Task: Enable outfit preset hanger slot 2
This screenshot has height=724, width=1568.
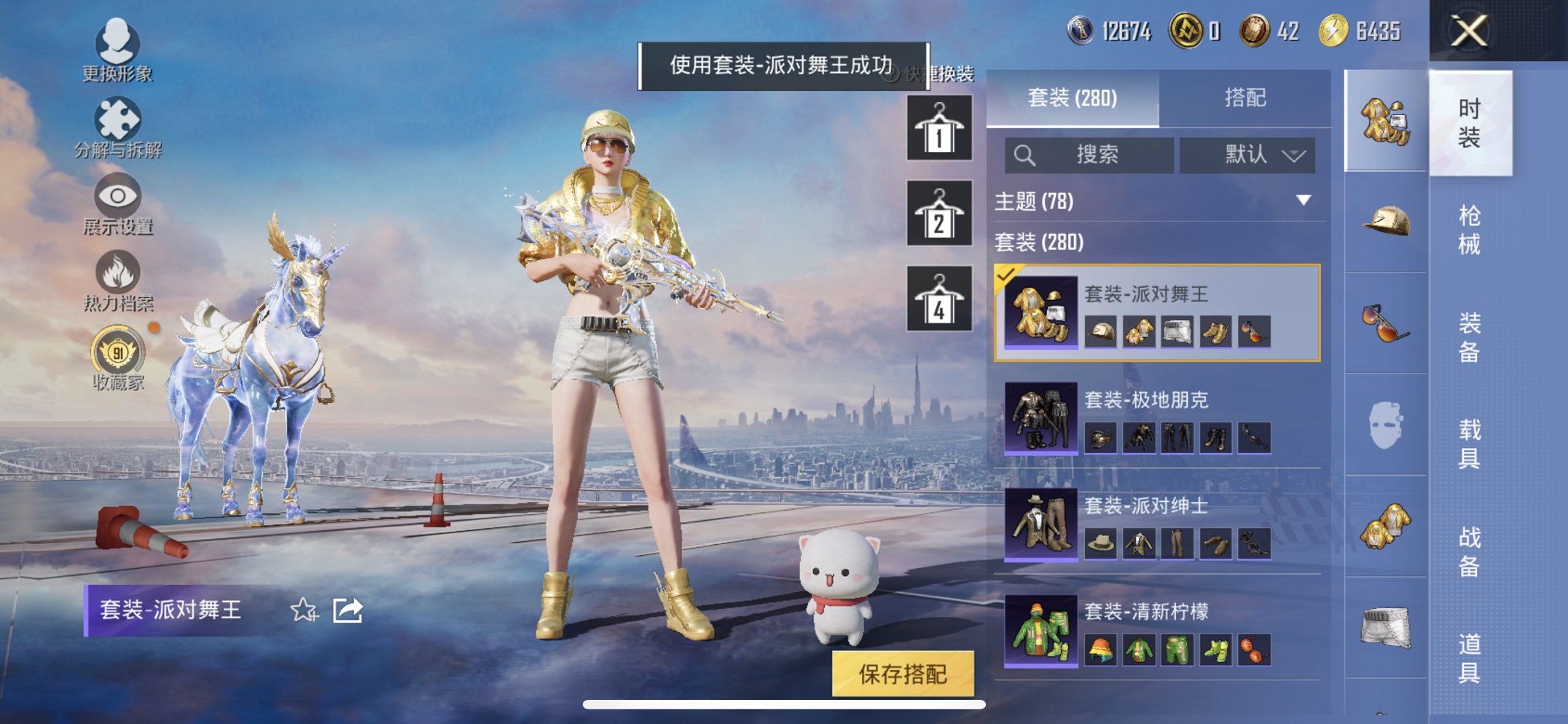Action: point(939,214)
